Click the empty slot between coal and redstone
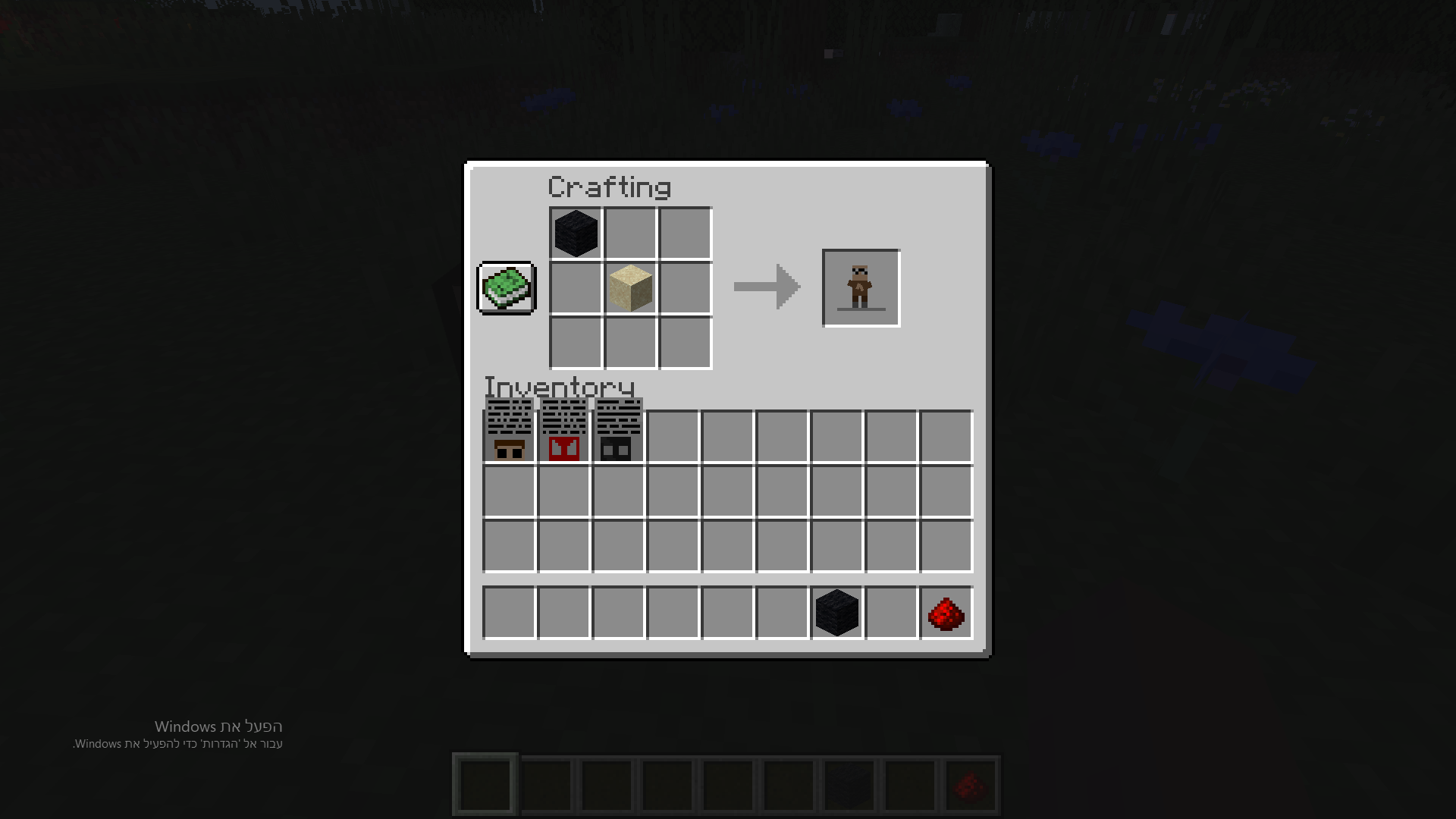Image resolution: width=1456 pixels, height=819 pixels. [890, 613]
